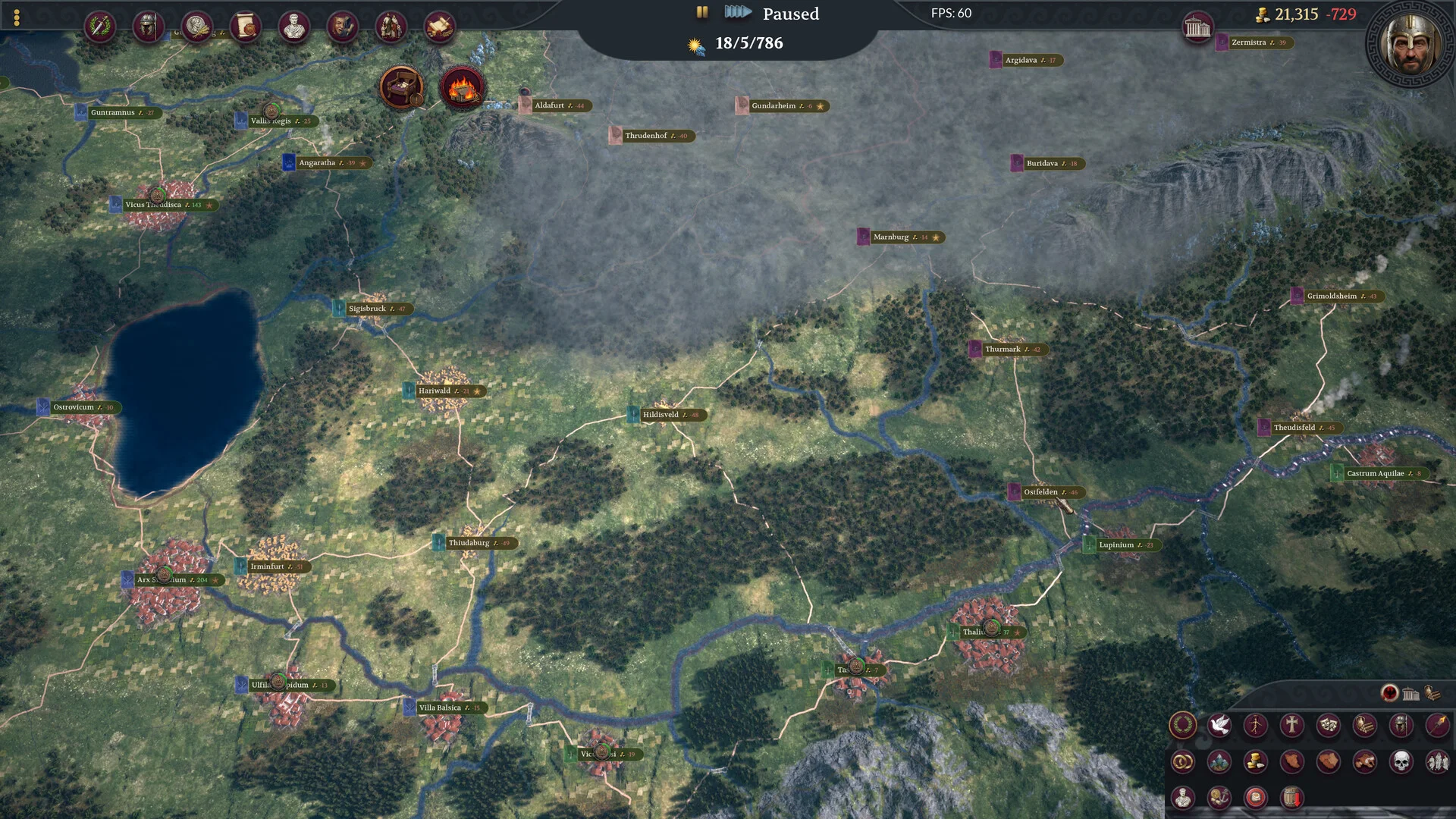Image resolution: width=1456 pixels, height=819 pixels.
Task: Select the skull map mode
Action: point(1401,761)
